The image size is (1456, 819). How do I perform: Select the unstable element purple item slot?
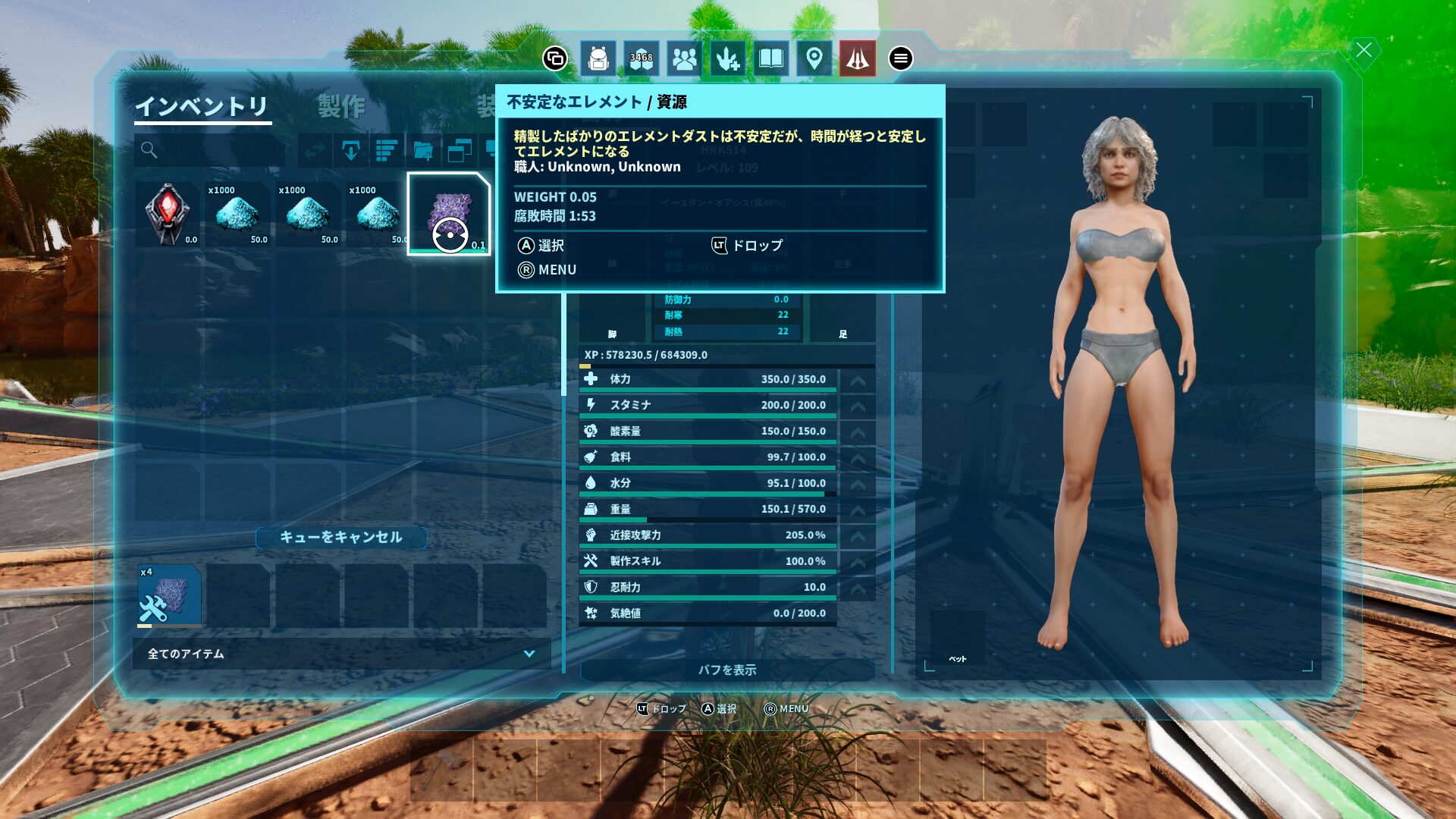pos(449,214)
